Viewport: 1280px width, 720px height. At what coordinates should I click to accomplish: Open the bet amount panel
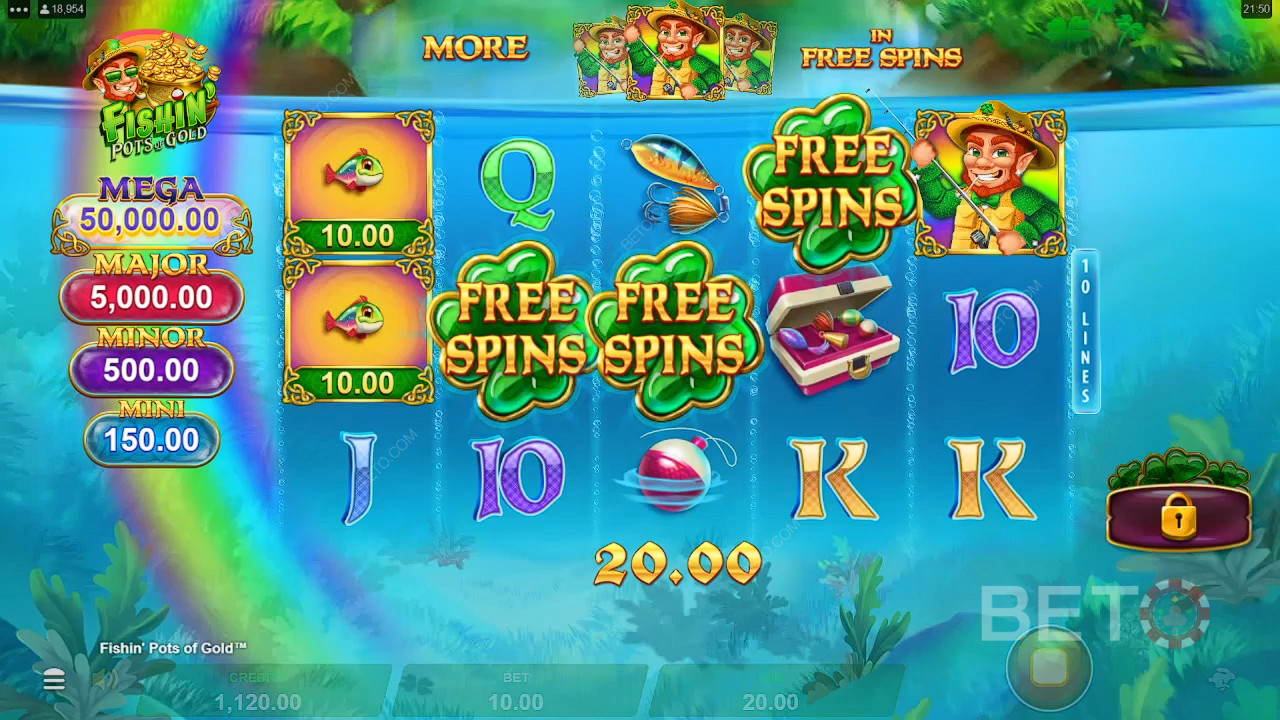(516, 691)
